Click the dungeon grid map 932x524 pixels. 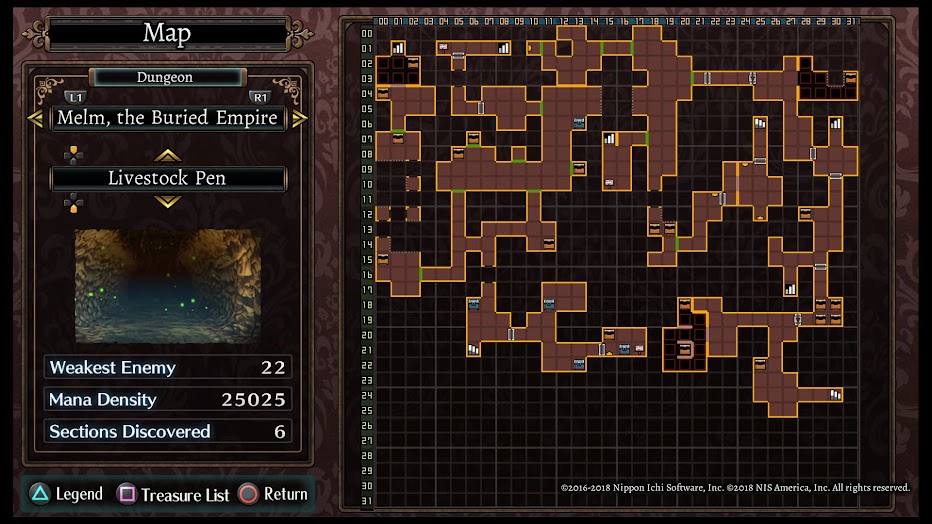(614, 261)
